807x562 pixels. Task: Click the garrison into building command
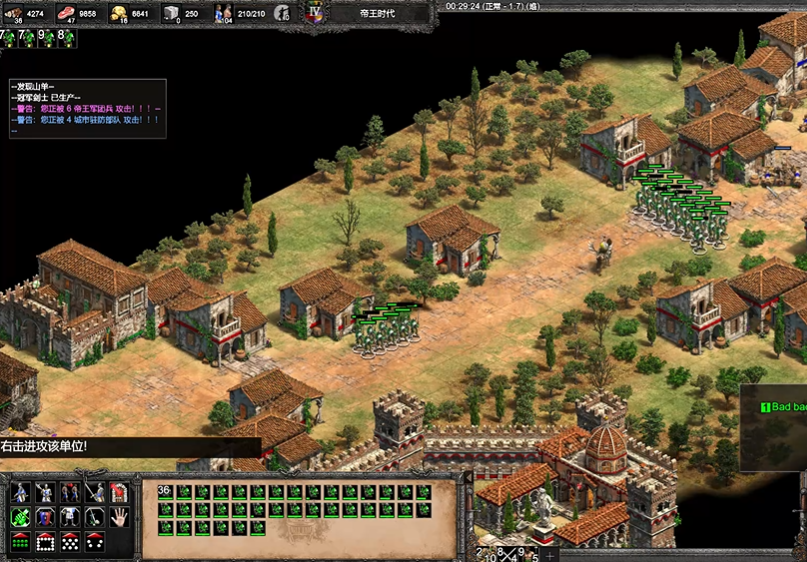(x=119, y=492)
